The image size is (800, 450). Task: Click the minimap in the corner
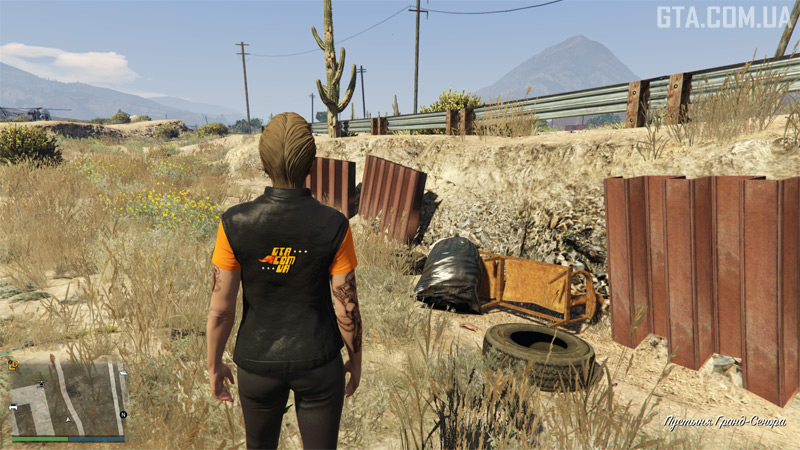pyautogui.click(x=68, y=396)
